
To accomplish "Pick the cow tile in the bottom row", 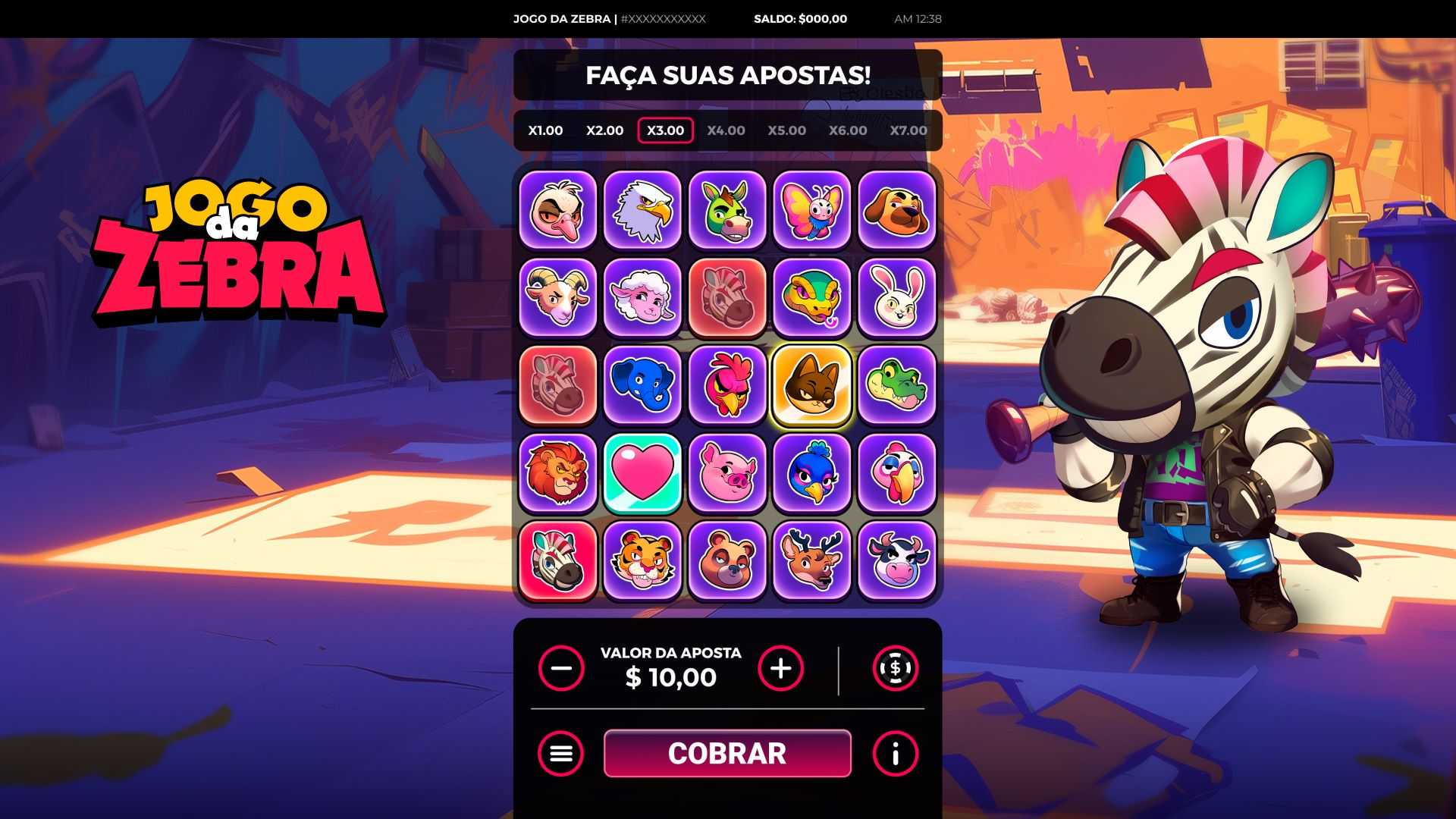I will pos(897,560).
